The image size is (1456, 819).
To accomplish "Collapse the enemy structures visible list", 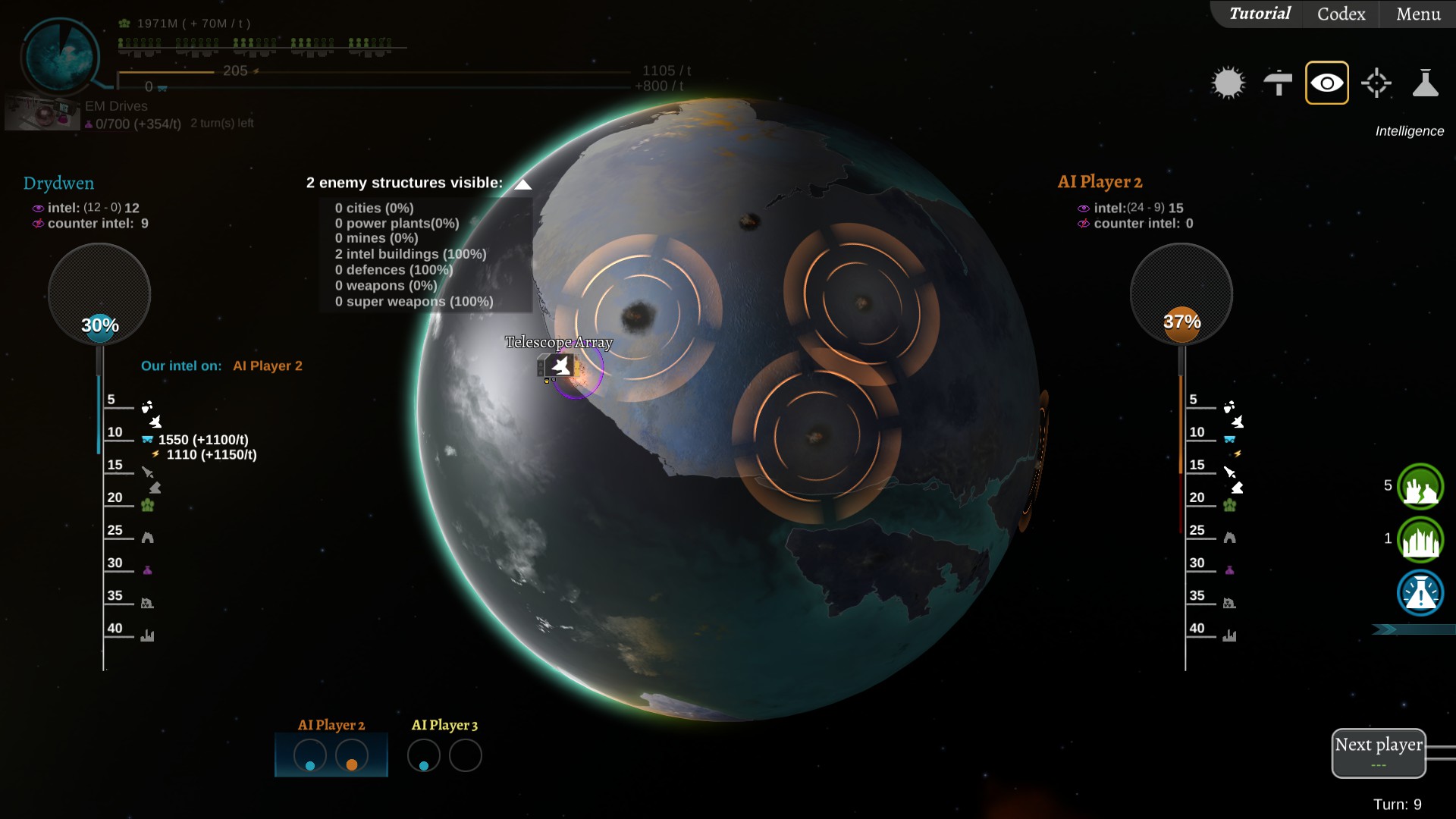I will tap(522, 184).
